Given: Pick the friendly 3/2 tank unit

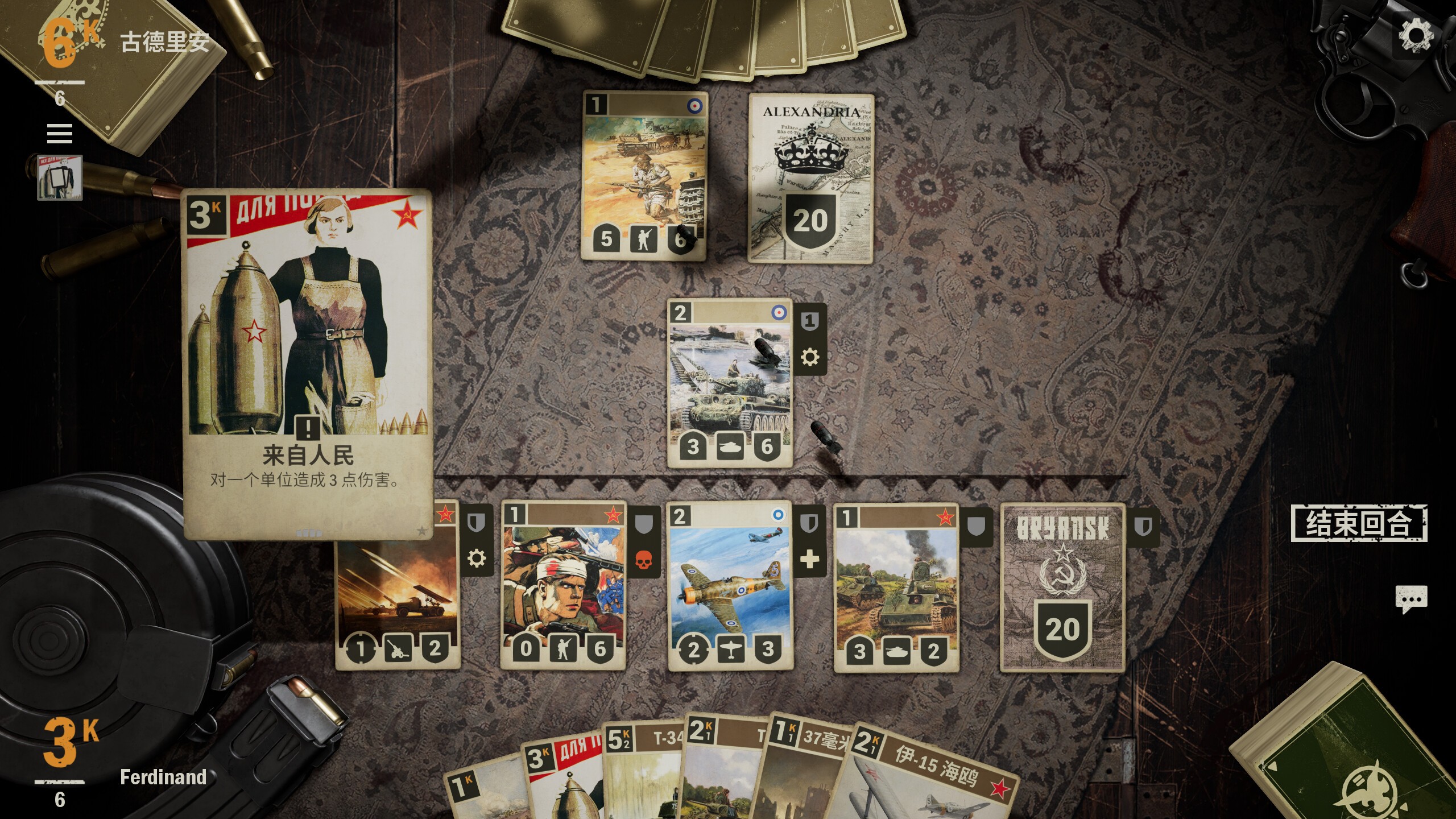Looking at the screenshot, I should tap(896, 586).
